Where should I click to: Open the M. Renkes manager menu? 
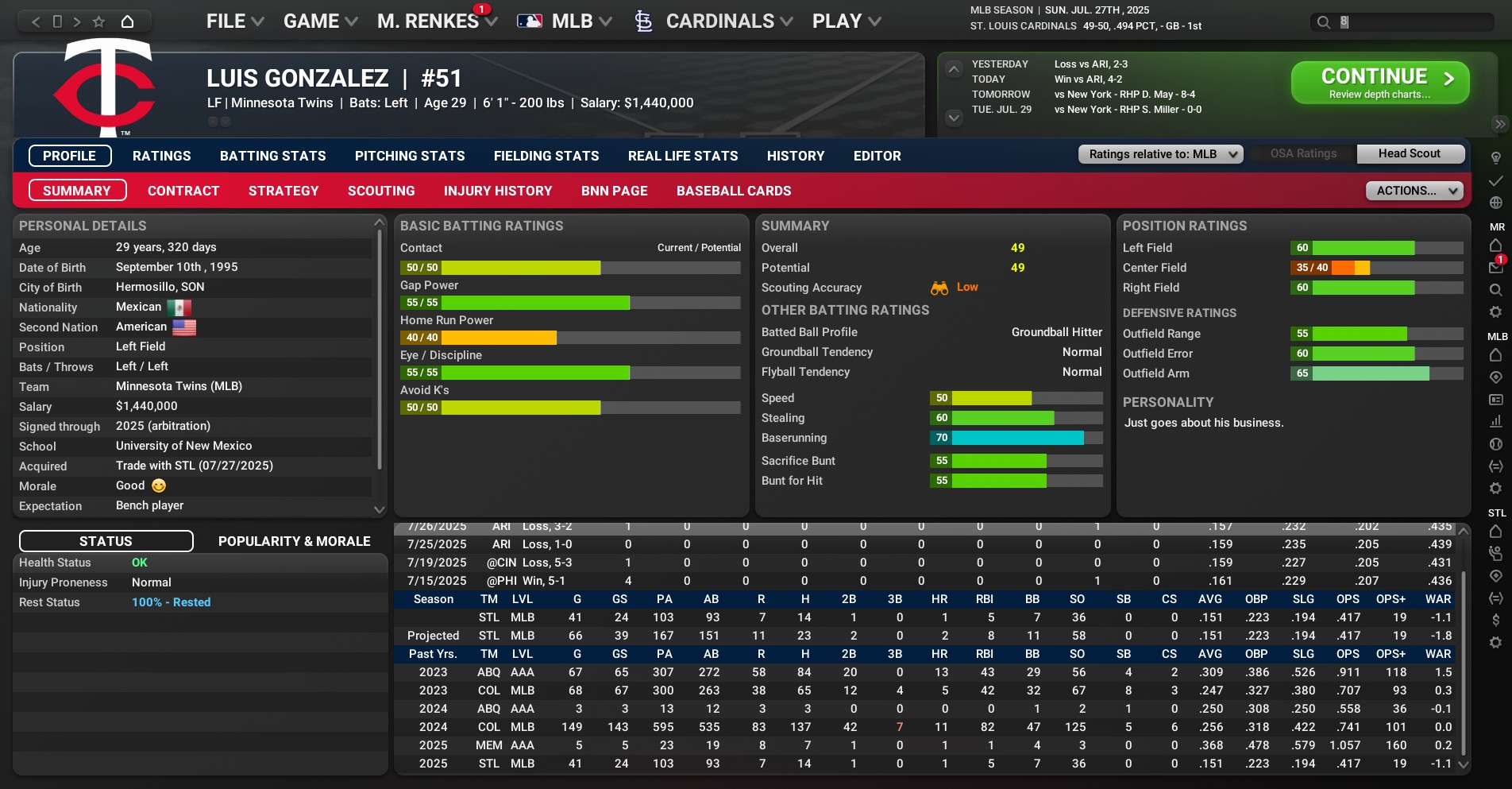(436, 21)
